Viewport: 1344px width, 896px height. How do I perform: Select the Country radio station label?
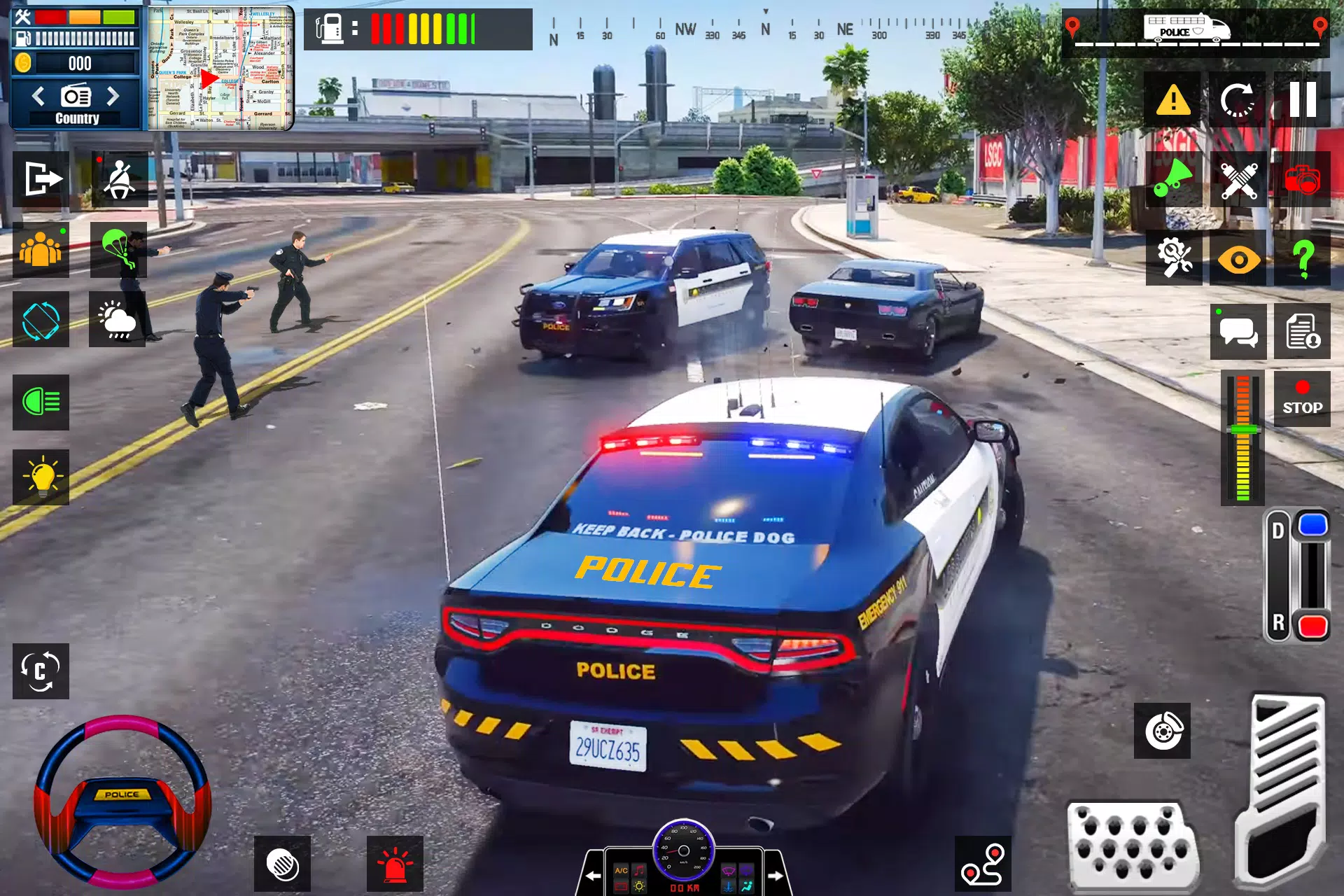tap(77, 118)
